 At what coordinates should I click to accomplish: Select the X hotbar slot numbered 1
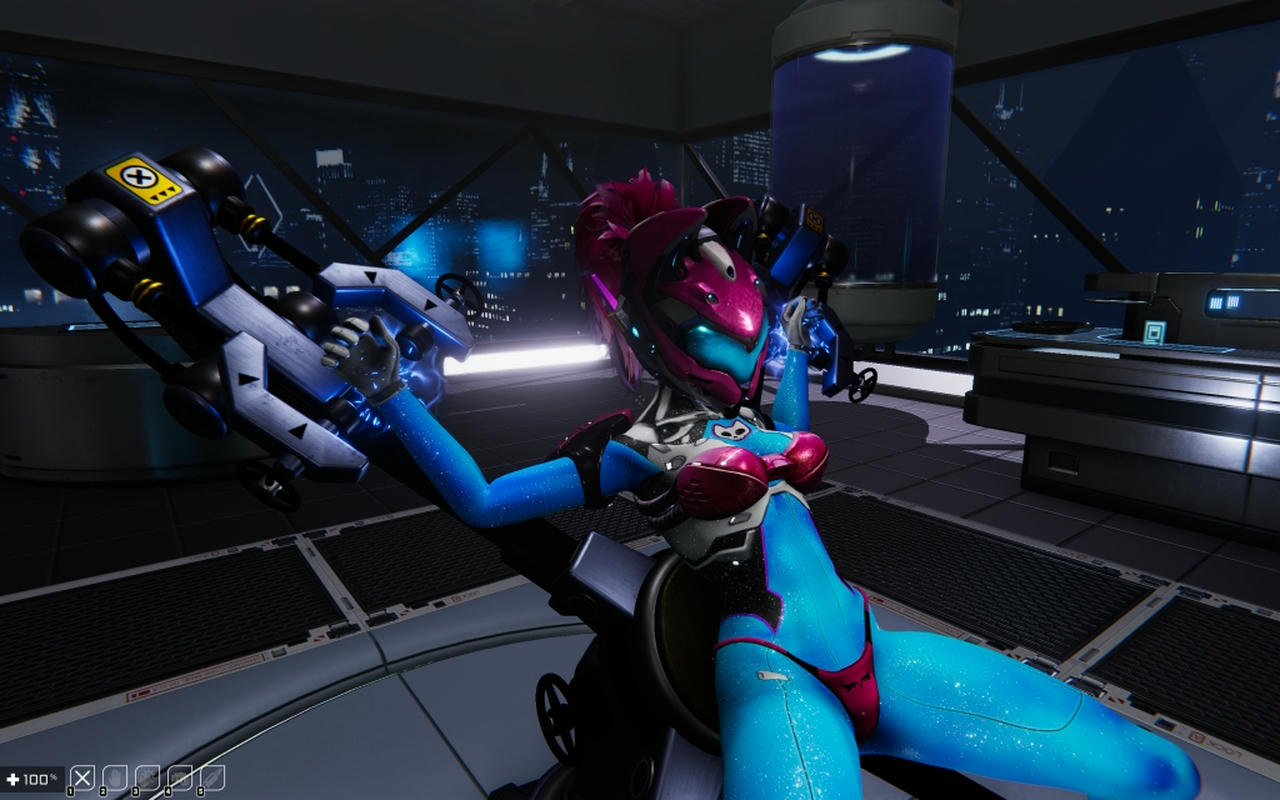point(83,778)
